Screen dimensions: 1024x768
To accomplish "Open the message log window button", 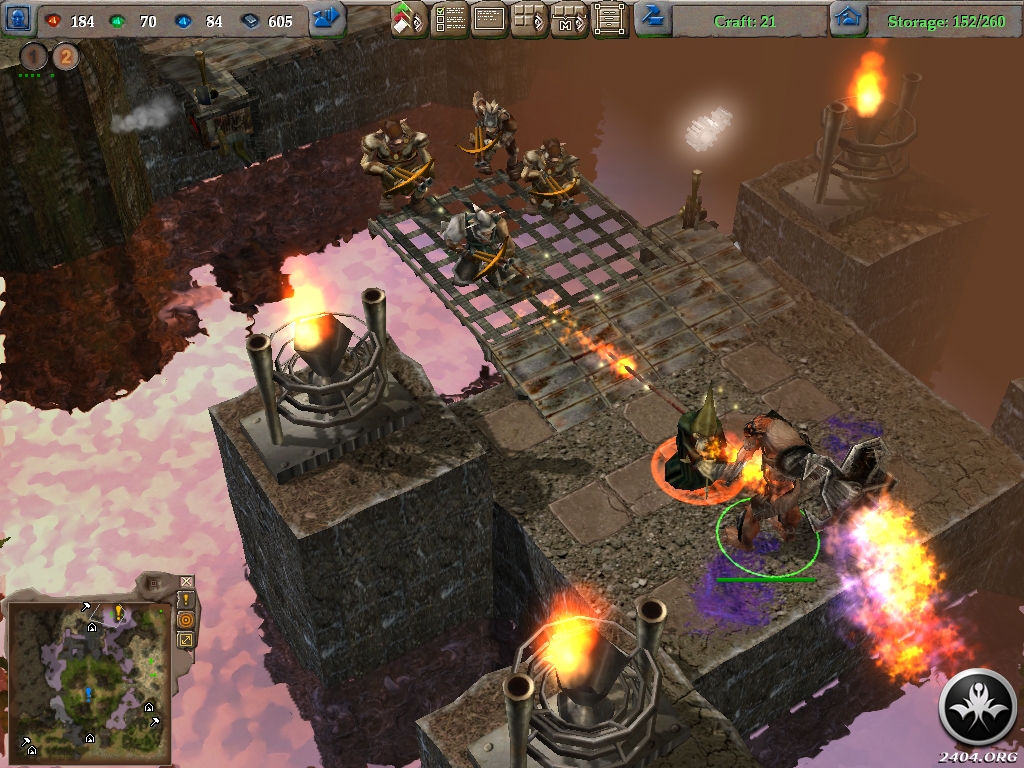I will 489,19.
